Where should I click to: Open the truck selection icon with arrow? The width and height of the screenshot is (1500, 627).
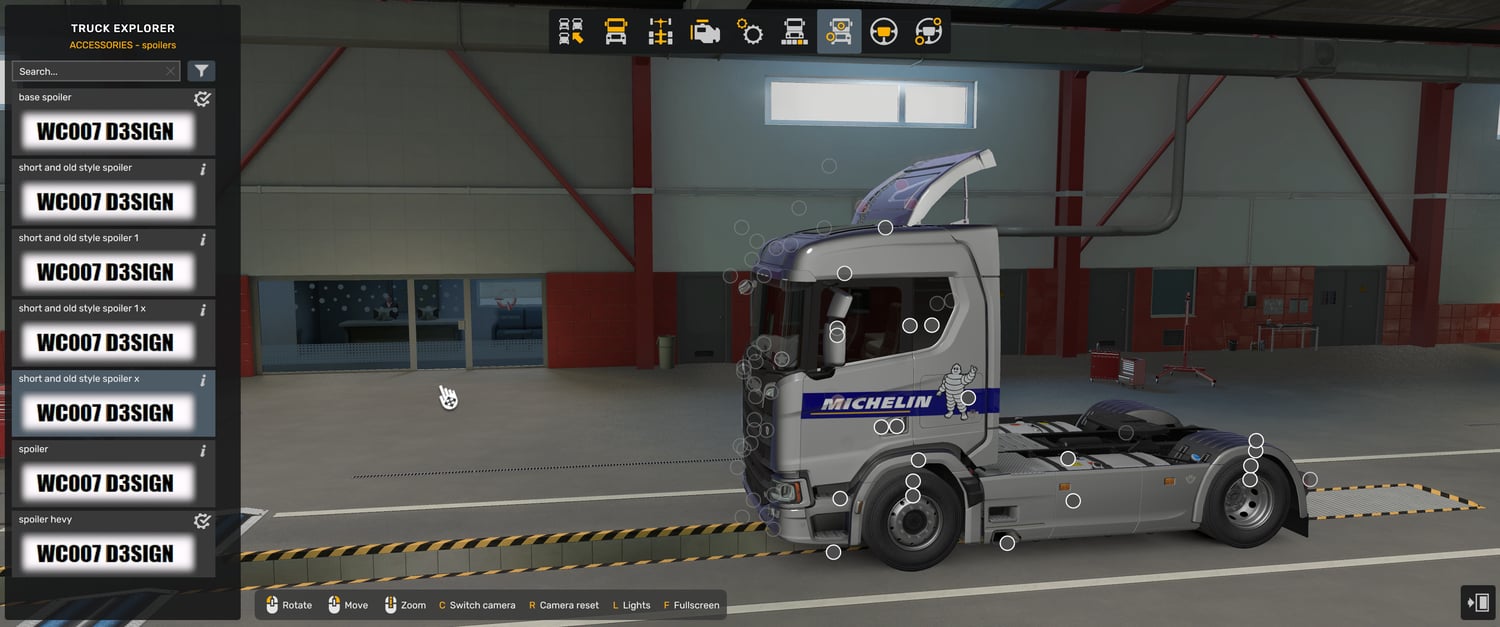click(x=571, y=32)
